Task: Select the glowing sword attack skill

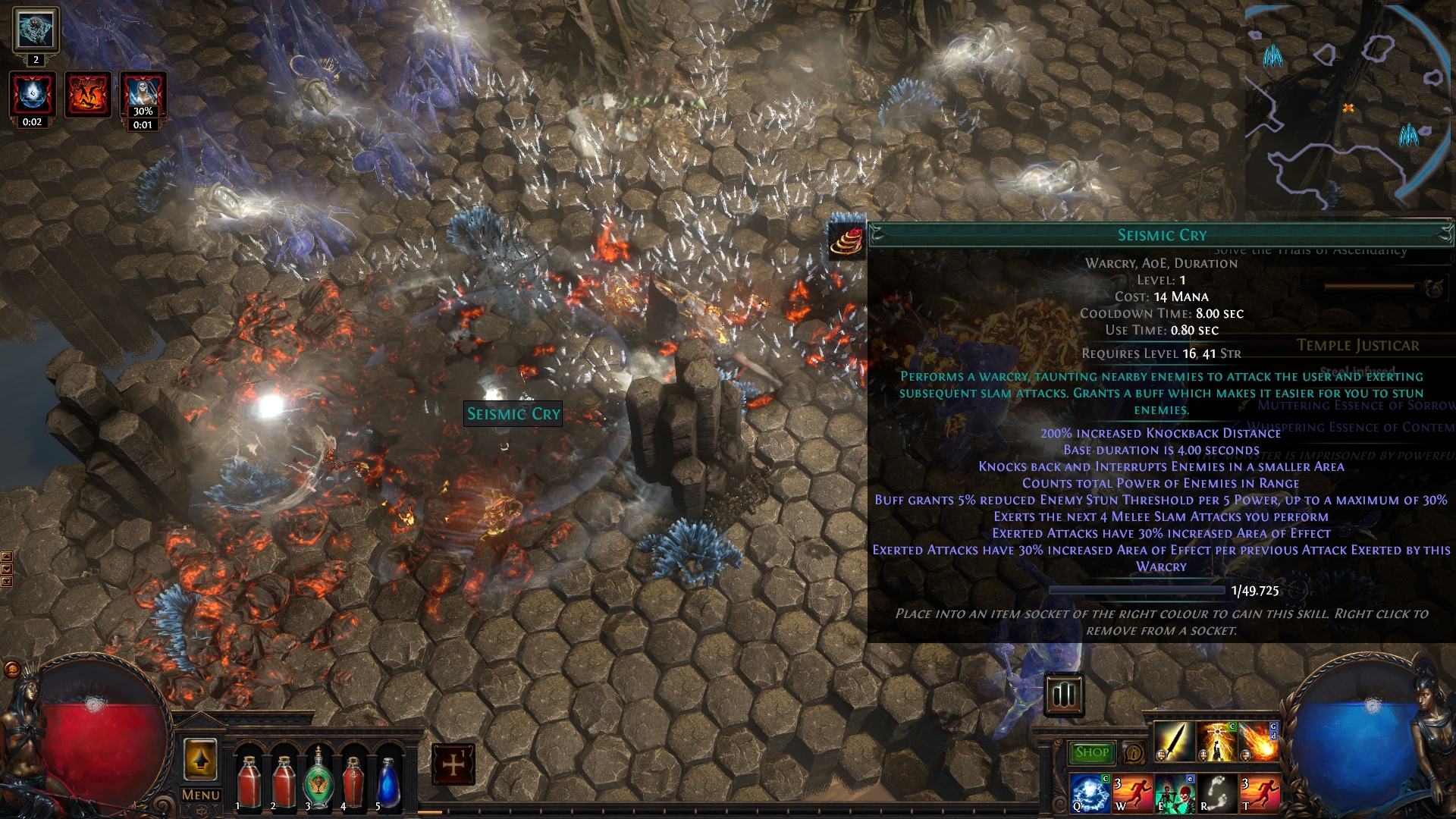Action: point(1173,741)
